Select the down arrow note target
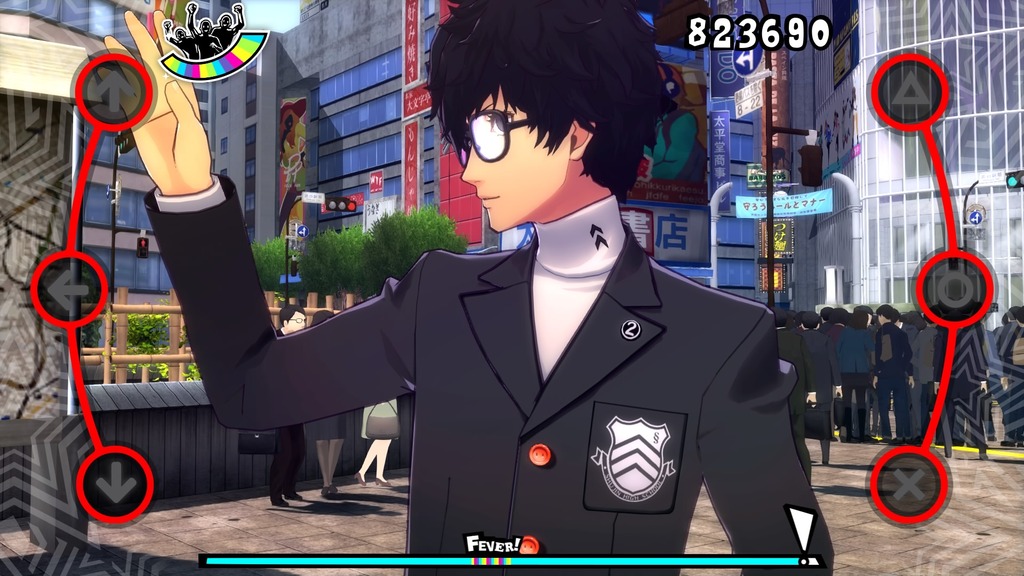 click(x=113, y=484)
